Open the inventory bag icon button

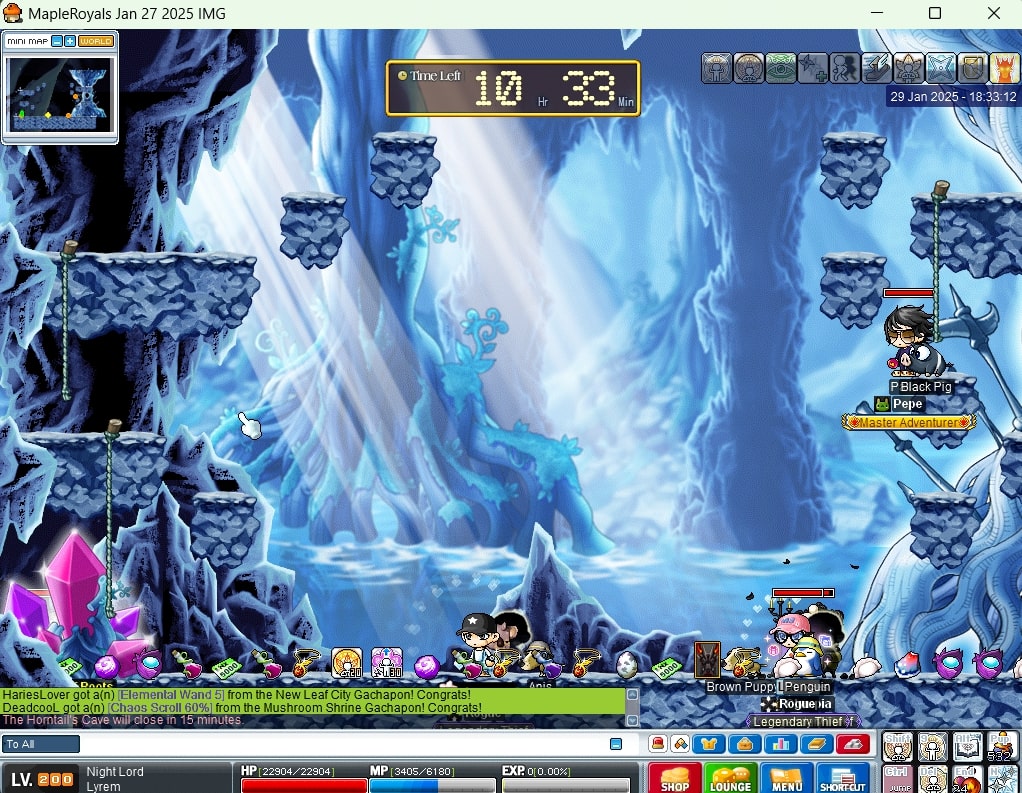coord(744,743)
